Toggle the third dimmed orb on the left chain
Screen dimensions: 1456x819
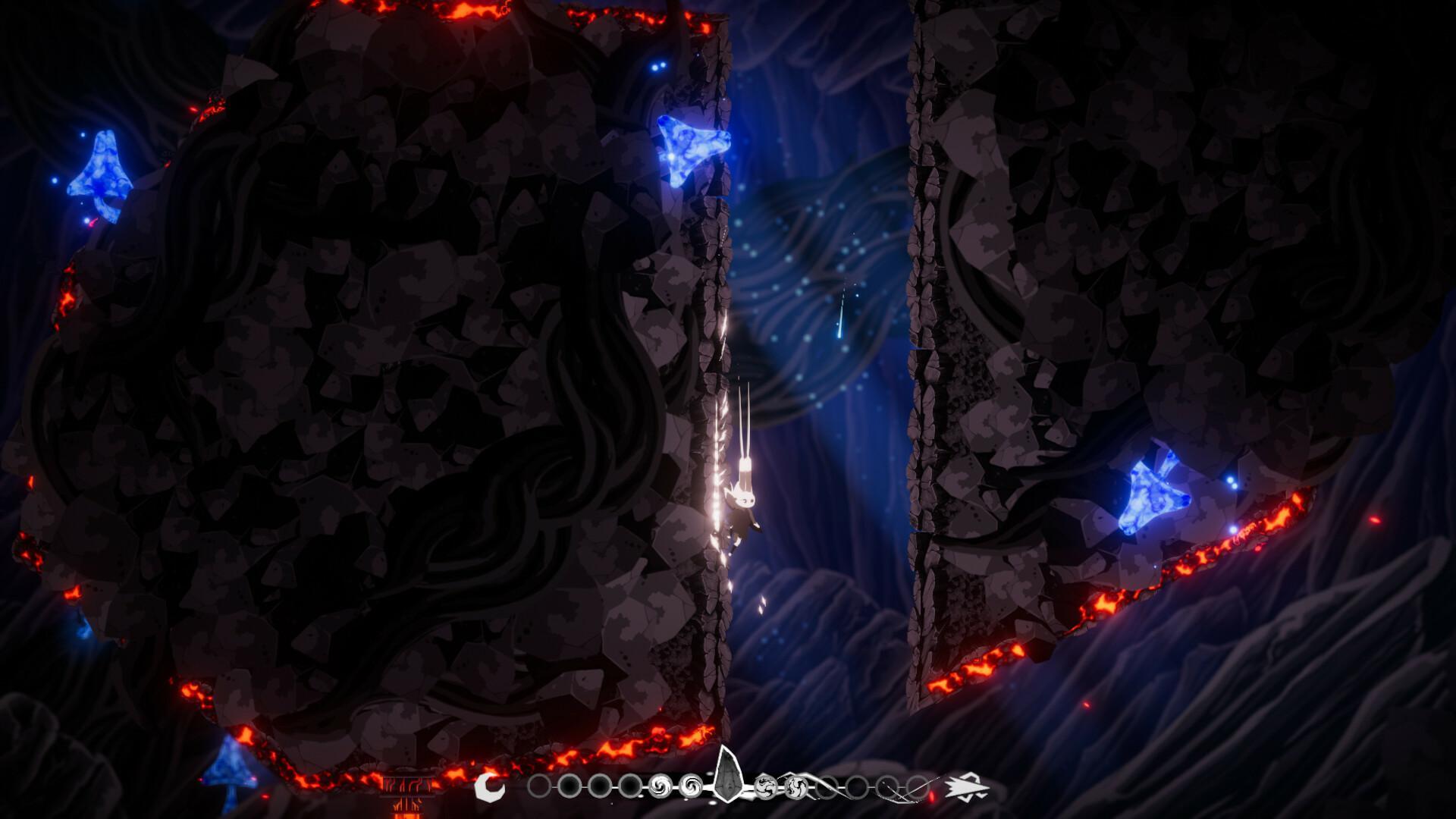(x=600, y=786)
